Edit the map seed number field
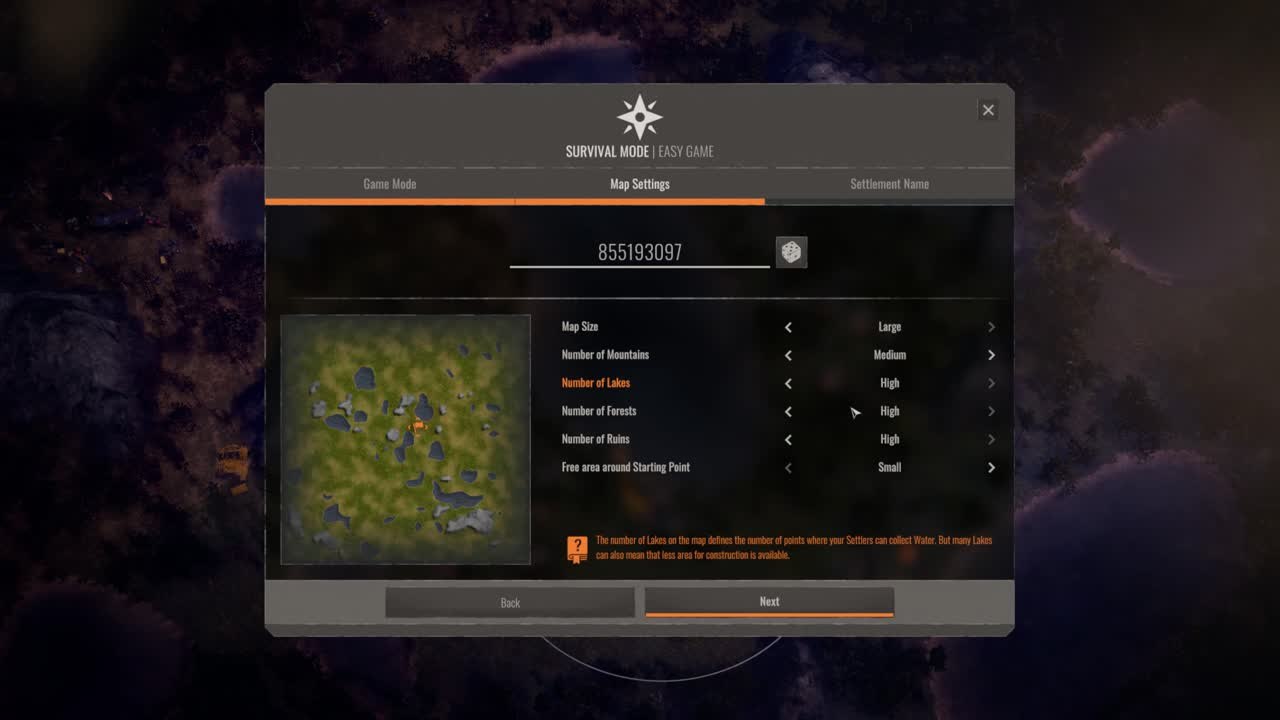 point(639,253)
